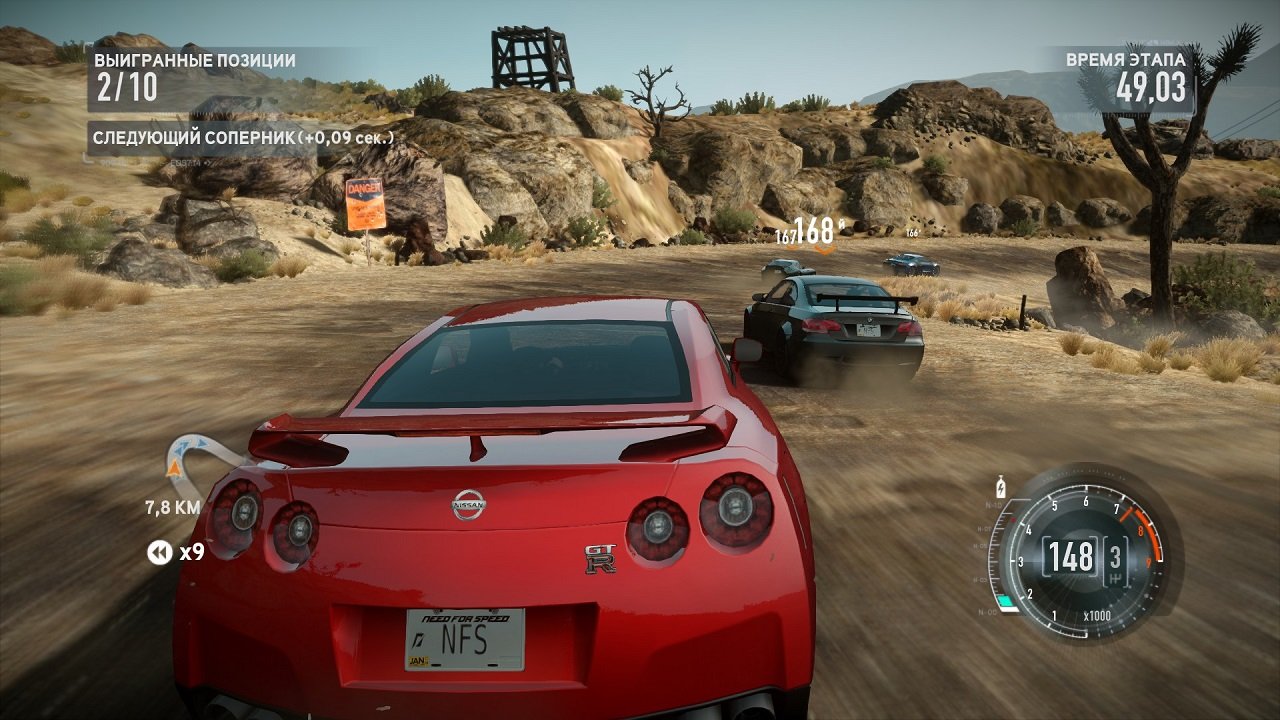Click the rewind icon next to x9
Image resolution: width=1280 pixels, height=720 pixels.
click(159, 551)
